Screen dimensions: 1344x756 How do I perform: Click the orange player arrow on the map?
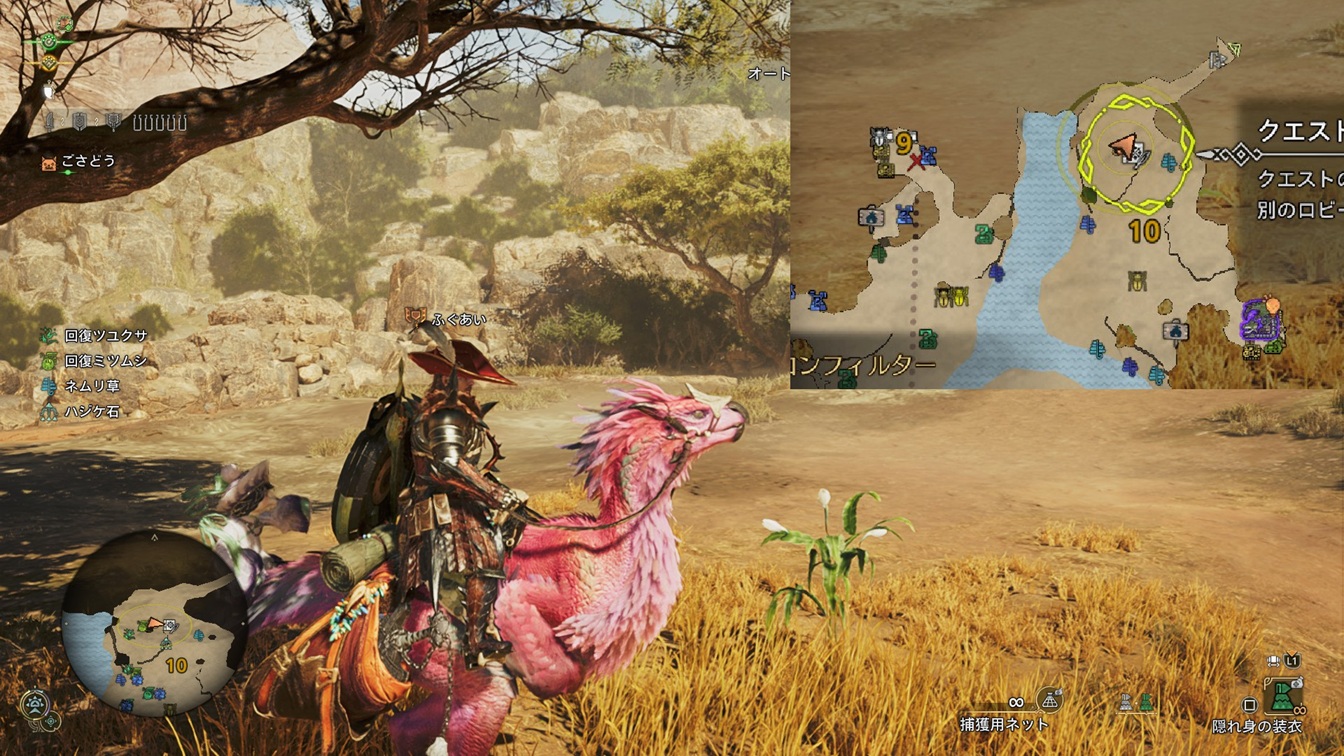(x=1126, y=148)
